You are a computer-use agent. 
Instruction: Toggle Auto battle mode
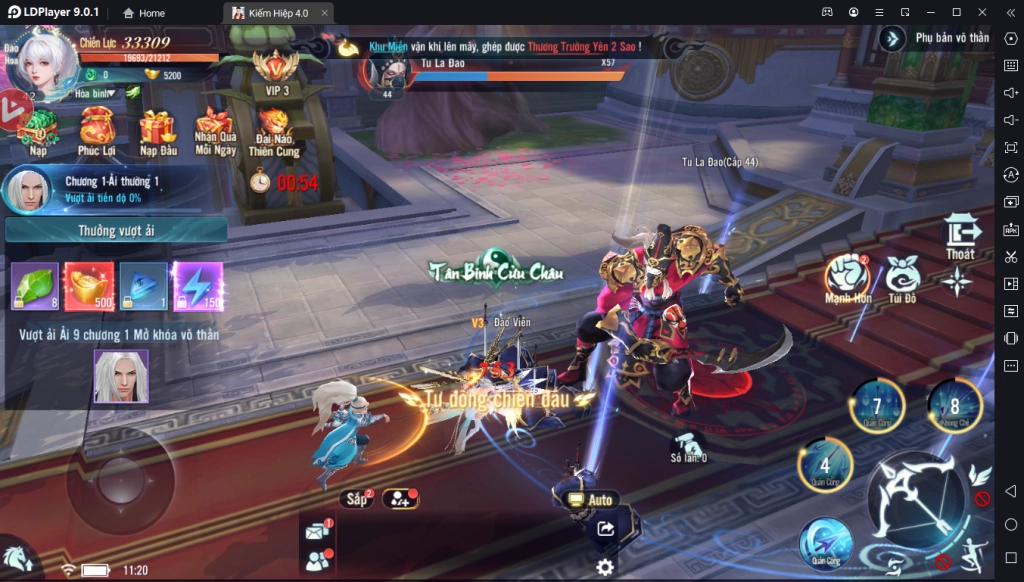[x=591, y=499]
